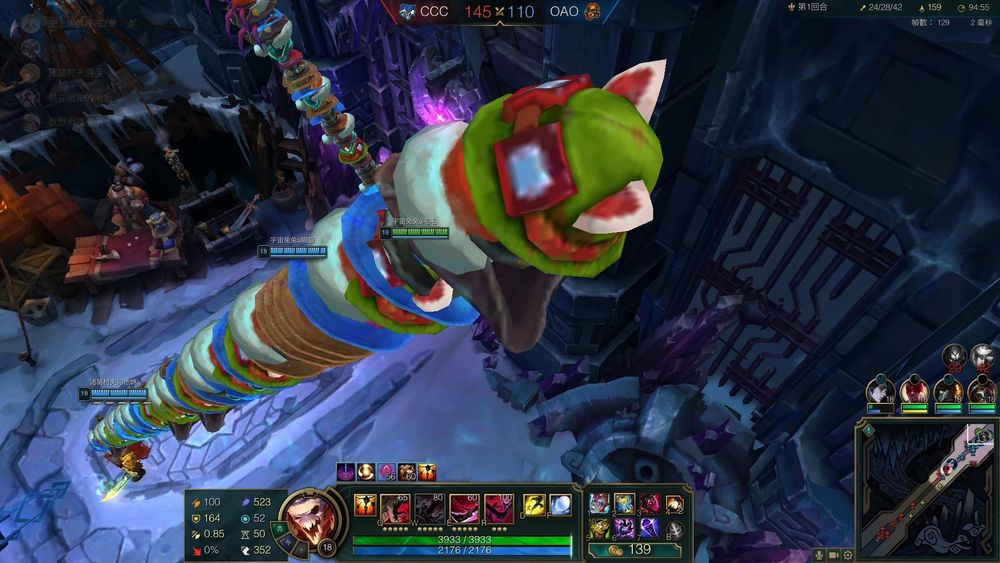Select the first inventory item slot

pyautogui.click(x=599, y=503)
